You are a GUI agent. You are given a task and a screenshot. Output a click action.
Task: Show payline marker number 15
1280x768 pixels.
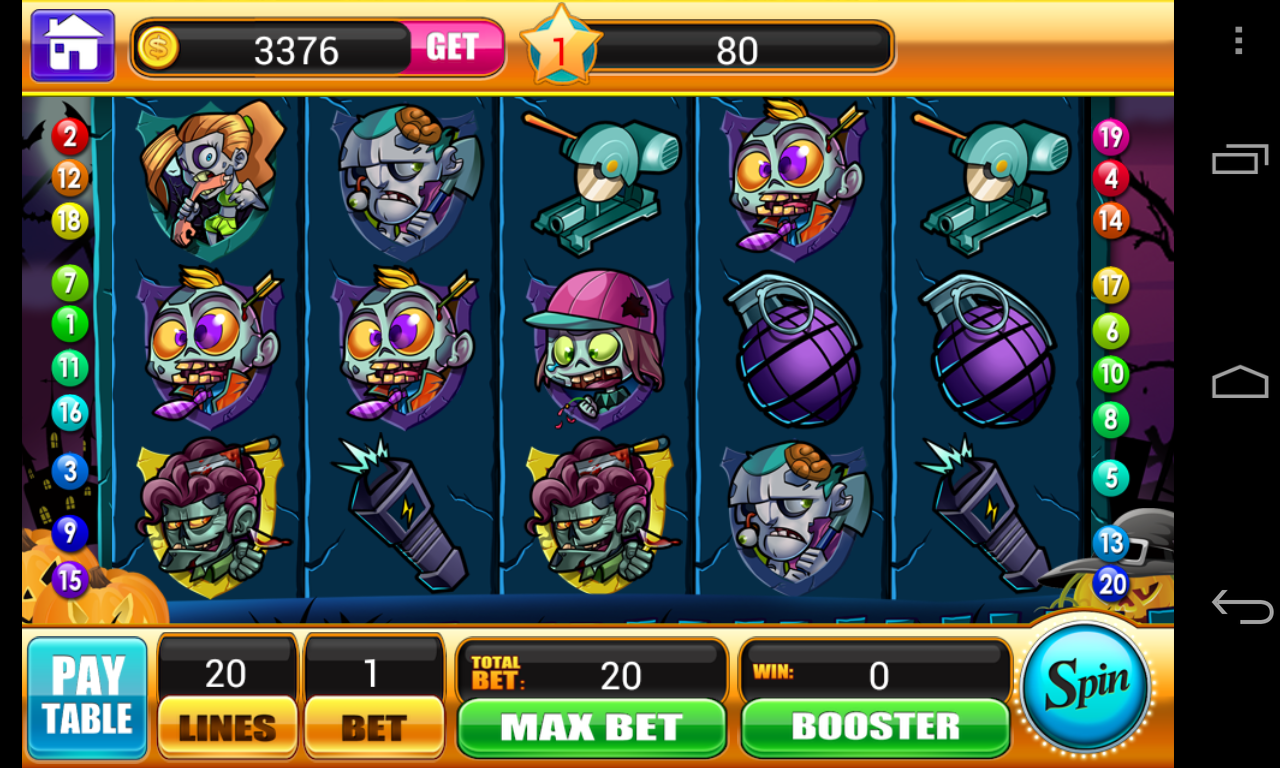pos(70,579)
